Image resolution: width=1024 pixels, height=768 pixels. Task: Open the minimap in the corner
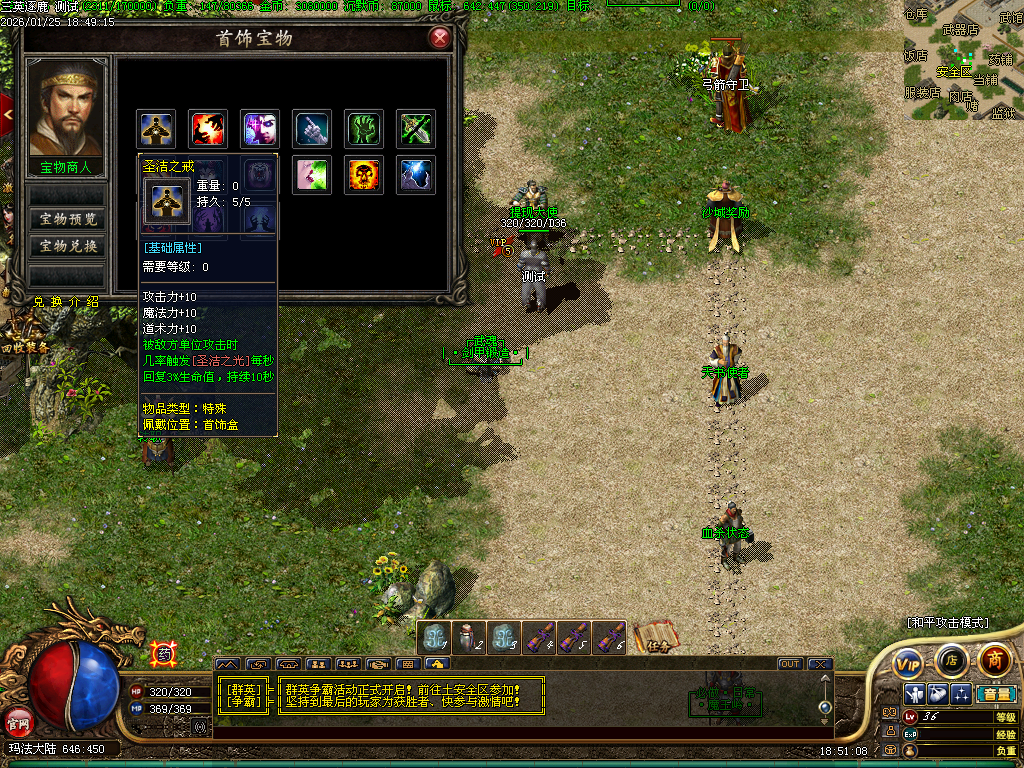coord(963,60)
